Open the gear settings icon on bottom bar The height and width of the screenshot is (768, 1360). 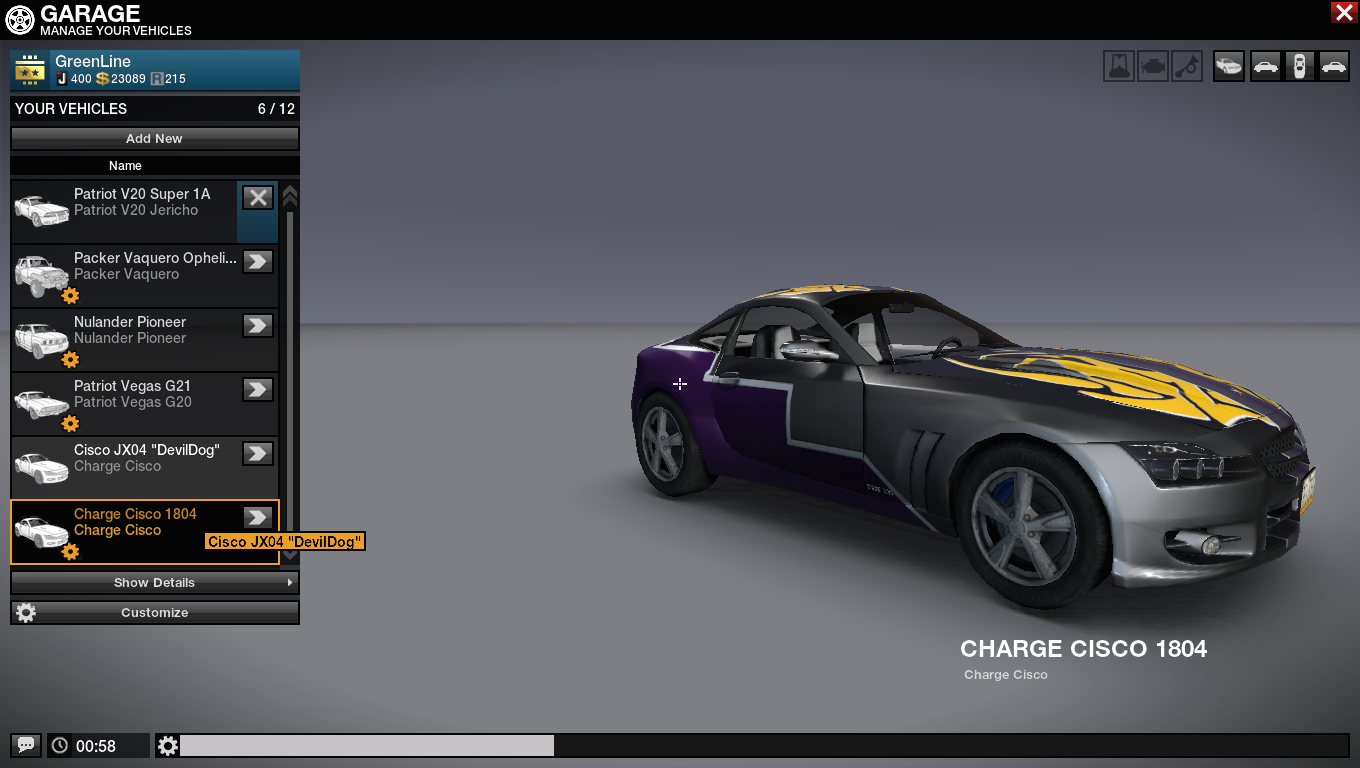[168, 745]
